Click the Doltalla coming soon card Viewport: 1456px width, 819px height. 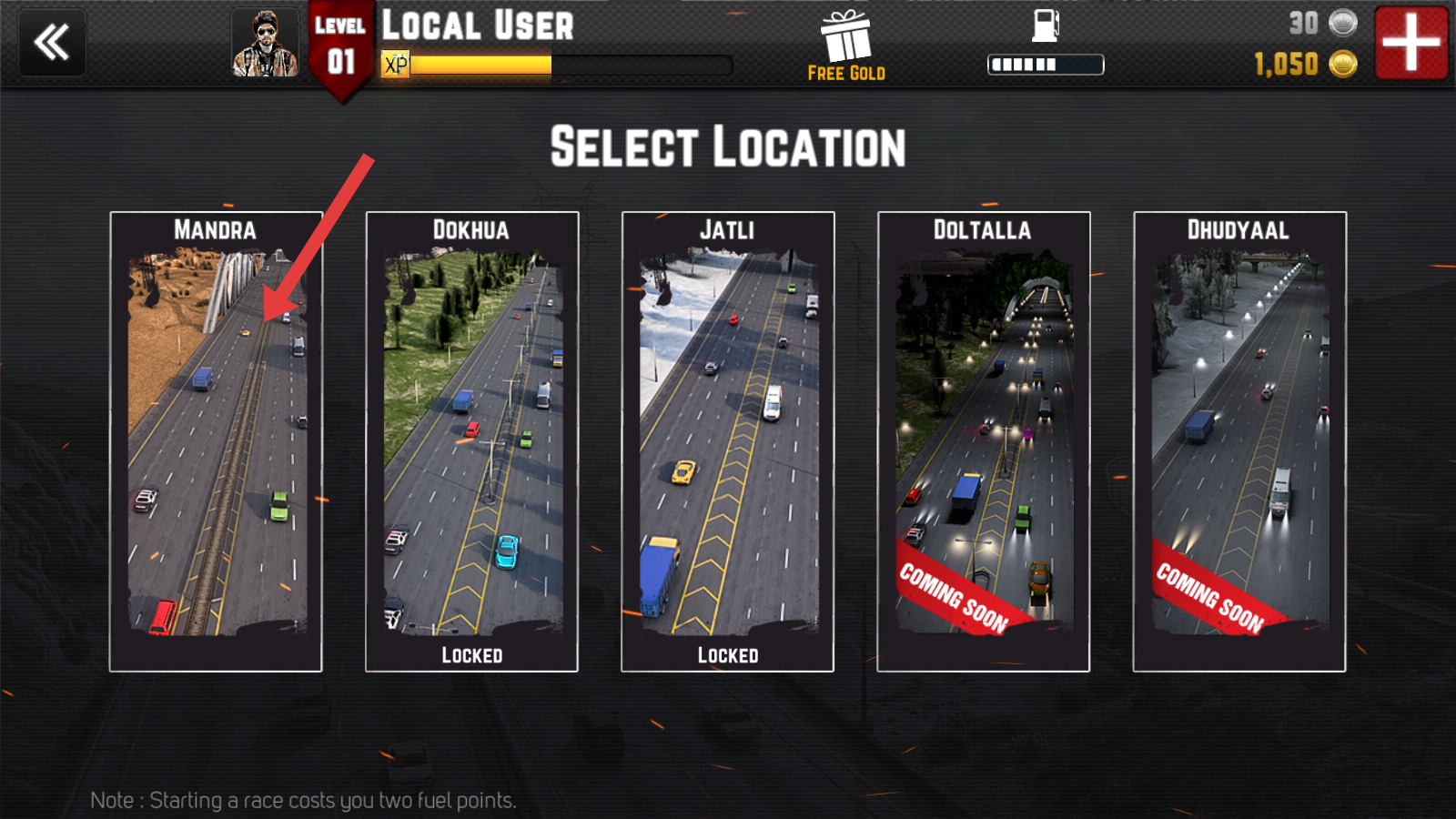point(983,442)
